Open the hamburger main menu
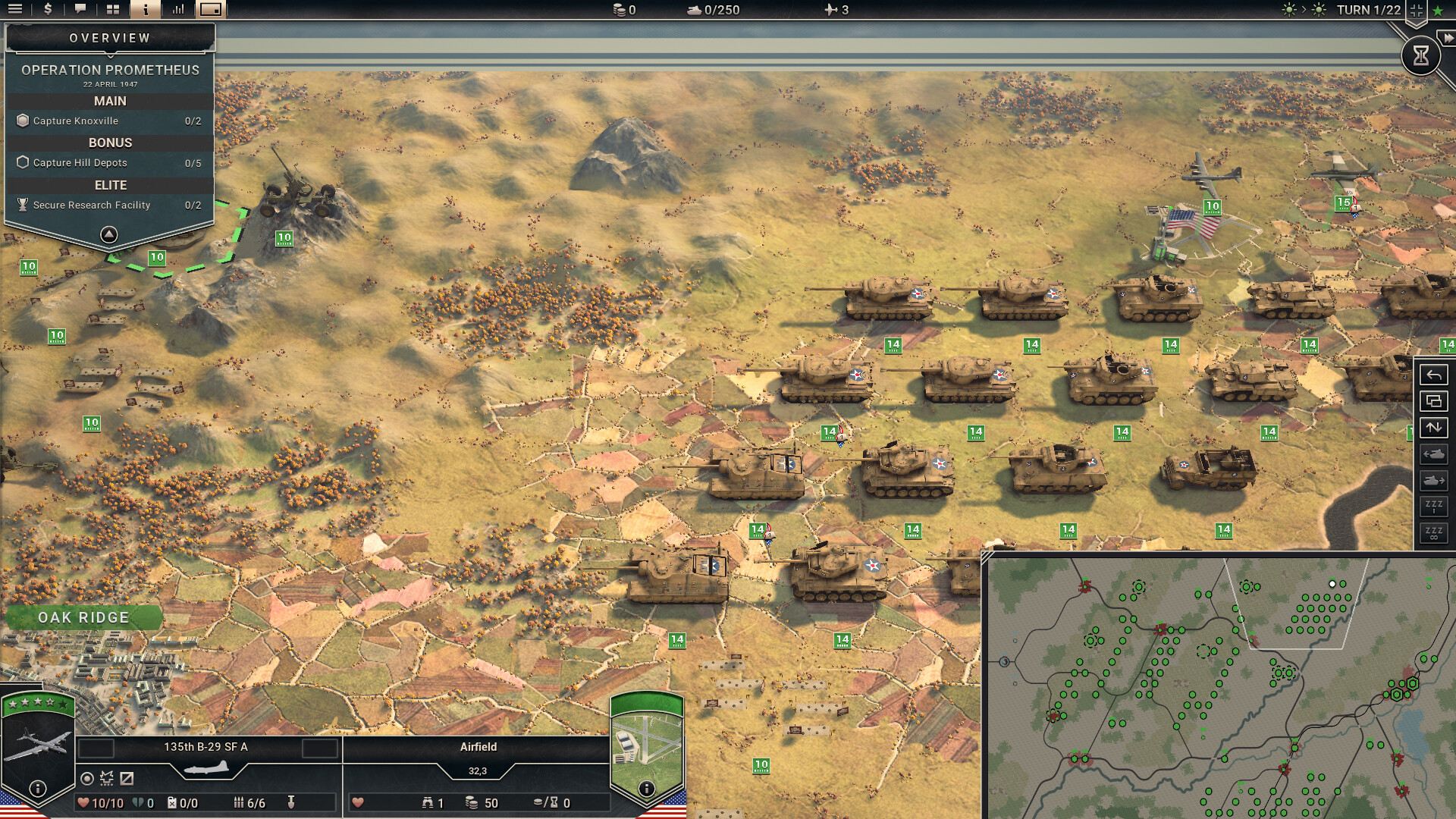This screenshot has height=819, width=1456. pos(17,10)
